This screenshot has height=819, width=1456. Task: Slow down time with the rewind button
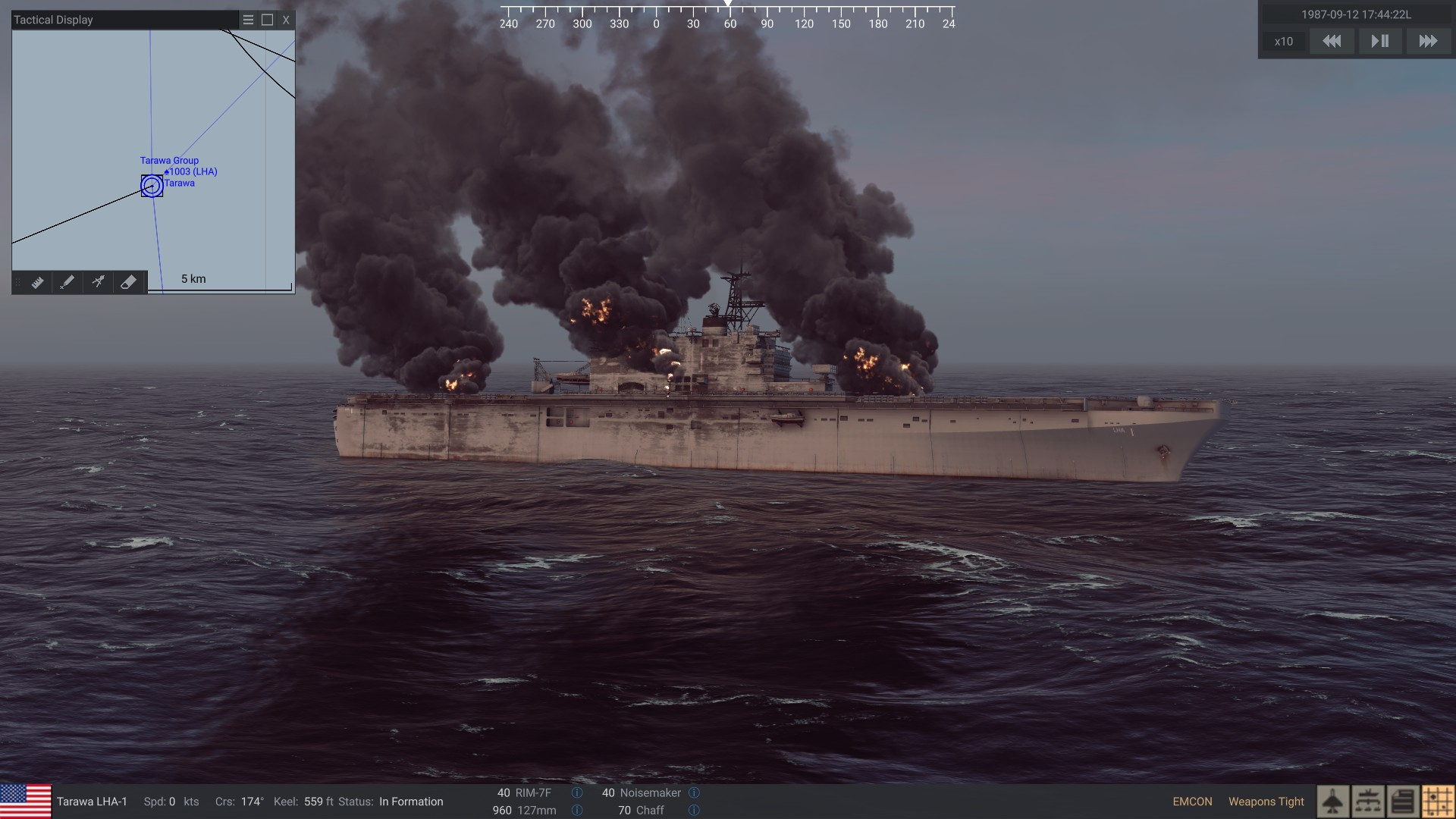pos(1332,42)
